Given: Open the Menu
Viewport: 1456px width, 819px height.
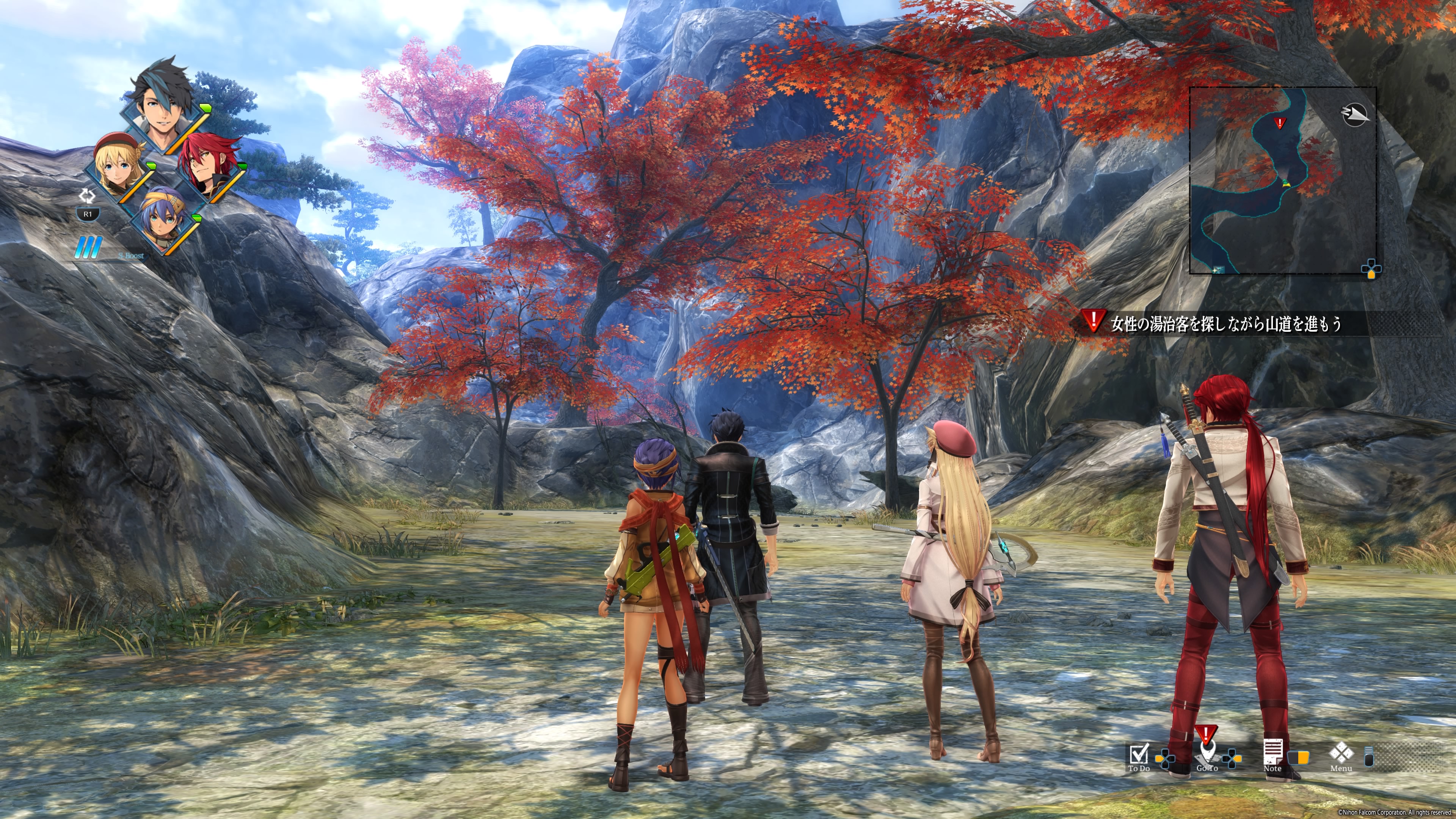Looking at the screenshot, I should click(1341, 756).
